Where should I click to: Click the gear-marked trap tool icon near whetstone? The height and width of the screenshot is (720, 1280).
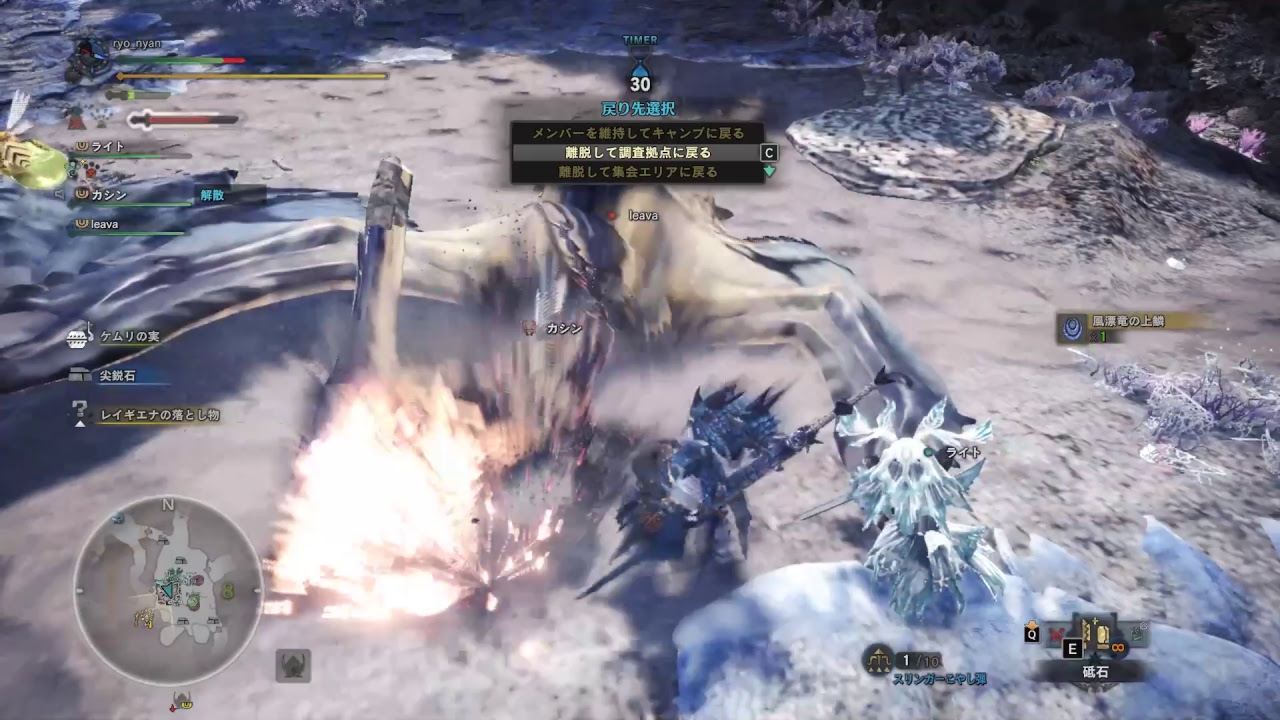click(x=1135, y=636)
